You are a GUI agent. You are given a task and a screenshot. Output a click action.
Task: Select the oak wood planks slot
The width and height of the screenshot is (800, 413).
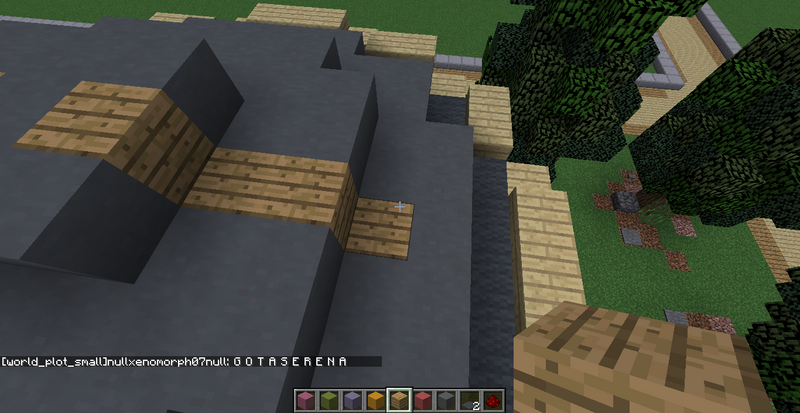[399, 401]
